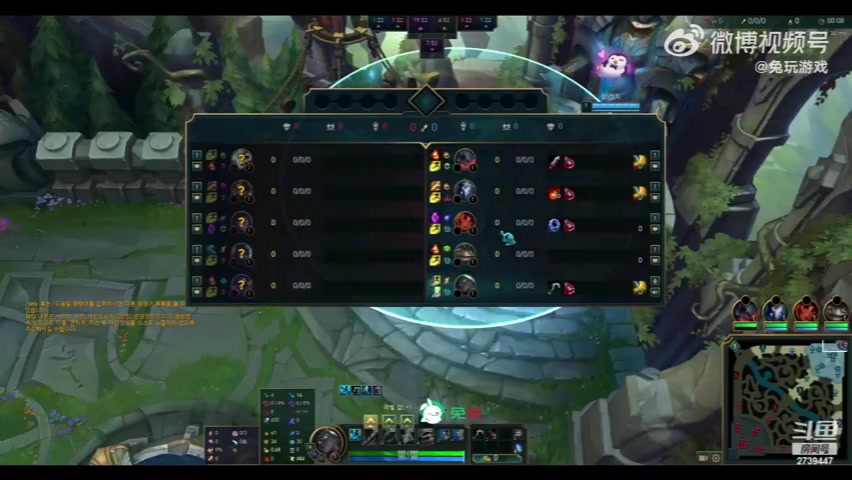
Task: Choose the grey champion's team frame above the minimap
Action: tap(836, 311)
